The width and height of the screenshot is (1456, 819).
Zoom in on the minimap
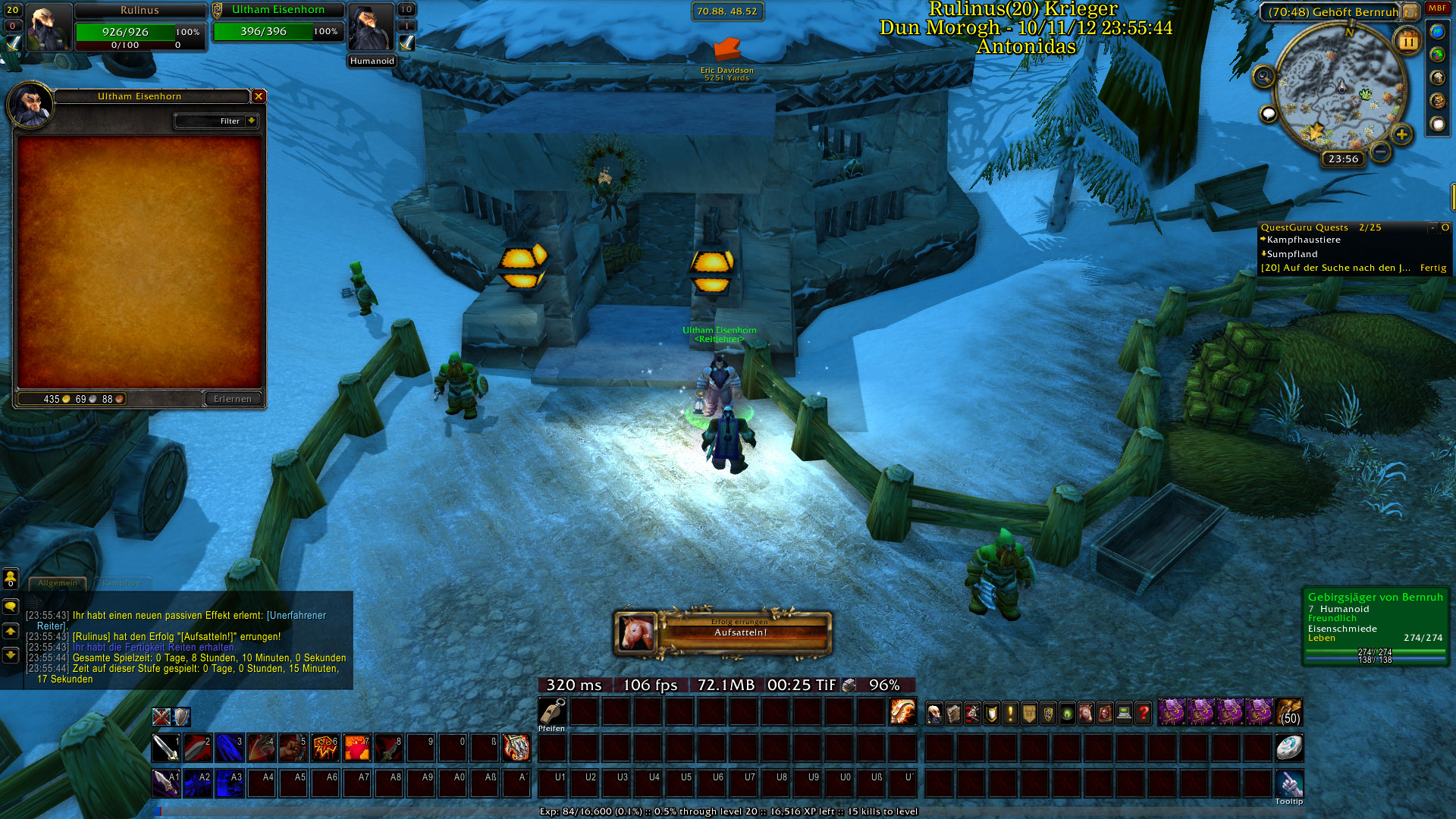point(1401,135)
